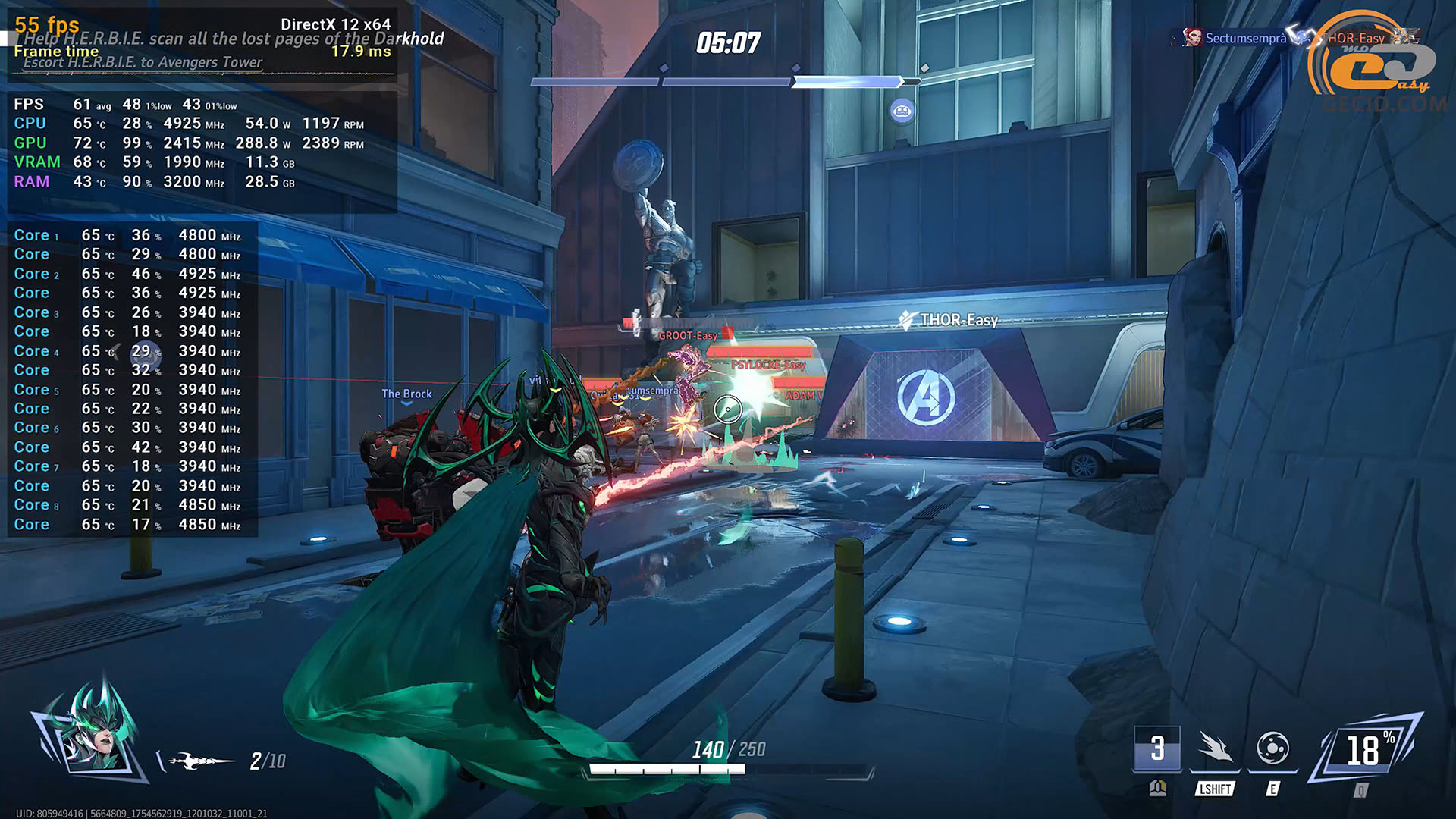Click the H.E.R.B.I.E. robot objective marker

[x=902, y=111]
